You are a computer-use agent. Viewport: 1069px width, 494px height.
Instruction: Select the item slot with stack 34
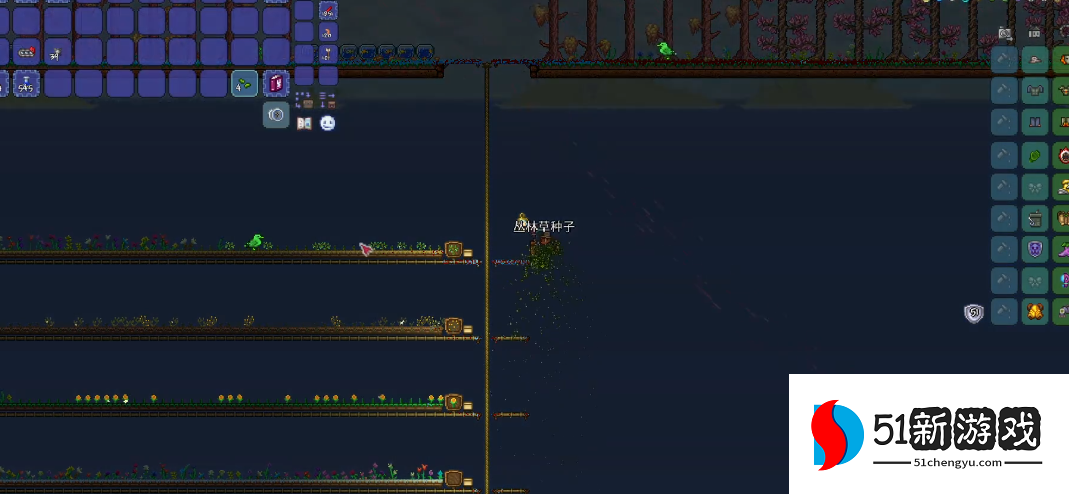point(57,52)
